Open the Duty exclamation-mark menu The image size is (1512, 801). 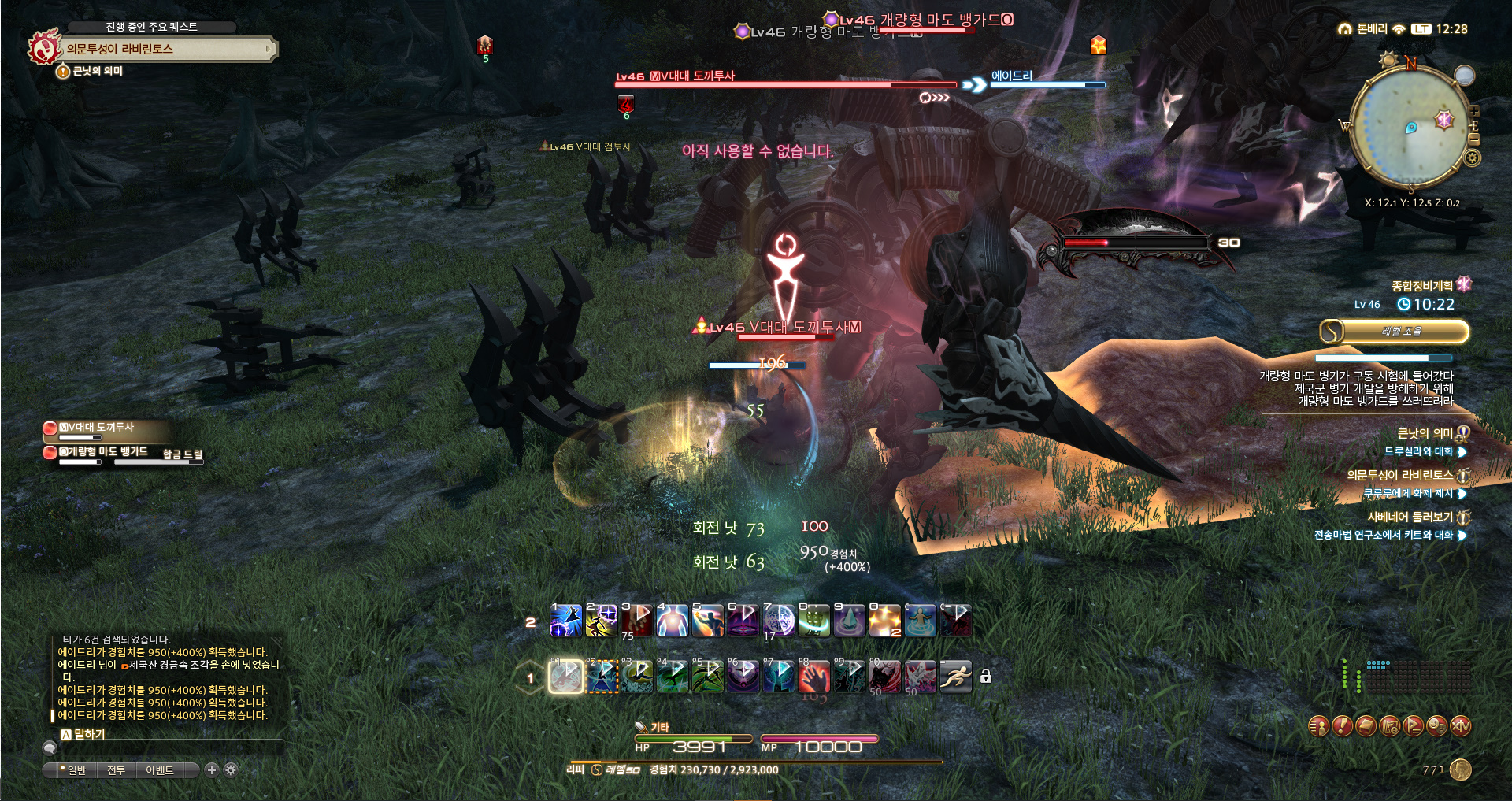(x=1342, y=725)
